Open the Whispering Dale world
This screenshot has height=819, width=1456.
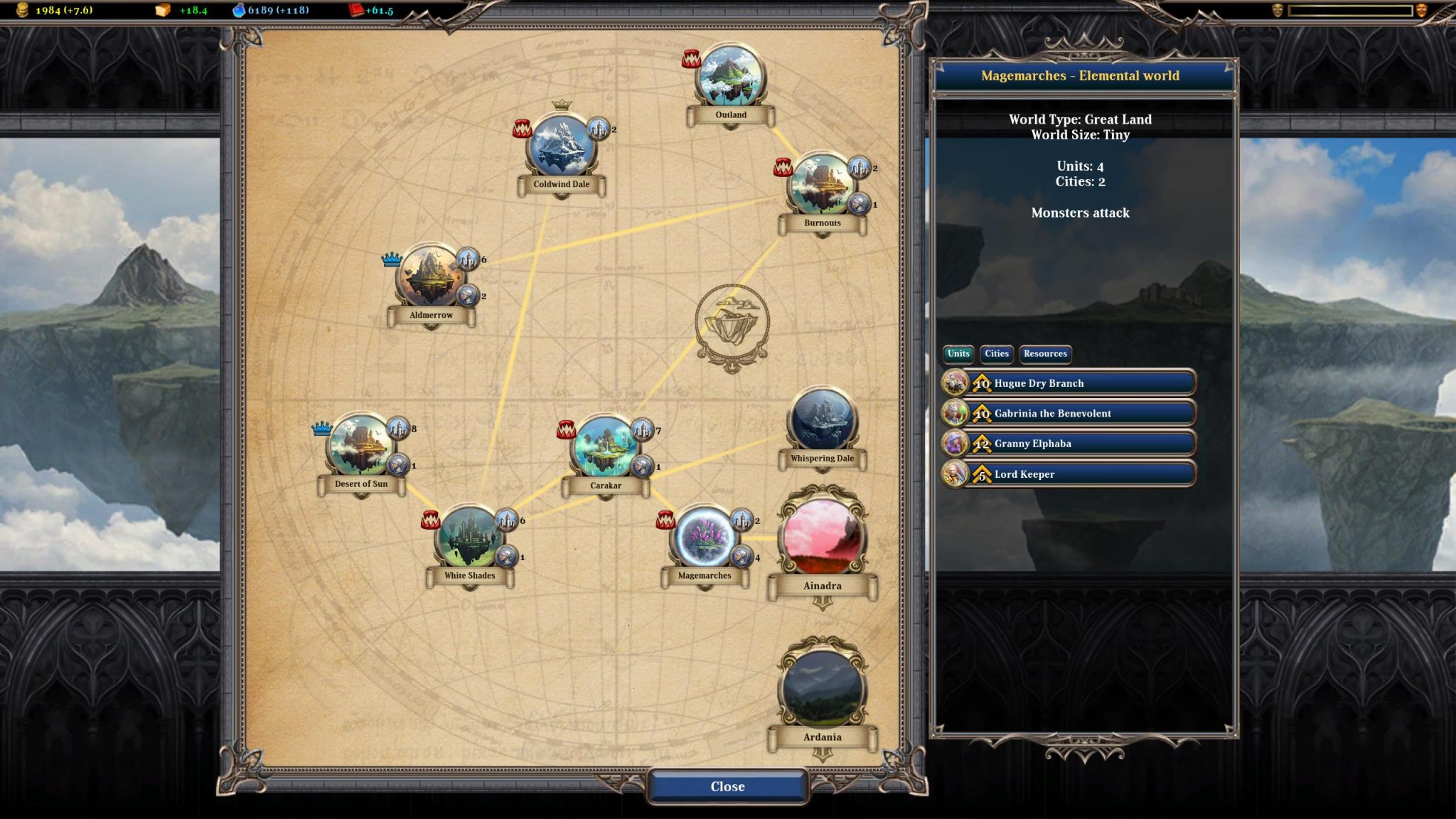[x=823, y=421]
